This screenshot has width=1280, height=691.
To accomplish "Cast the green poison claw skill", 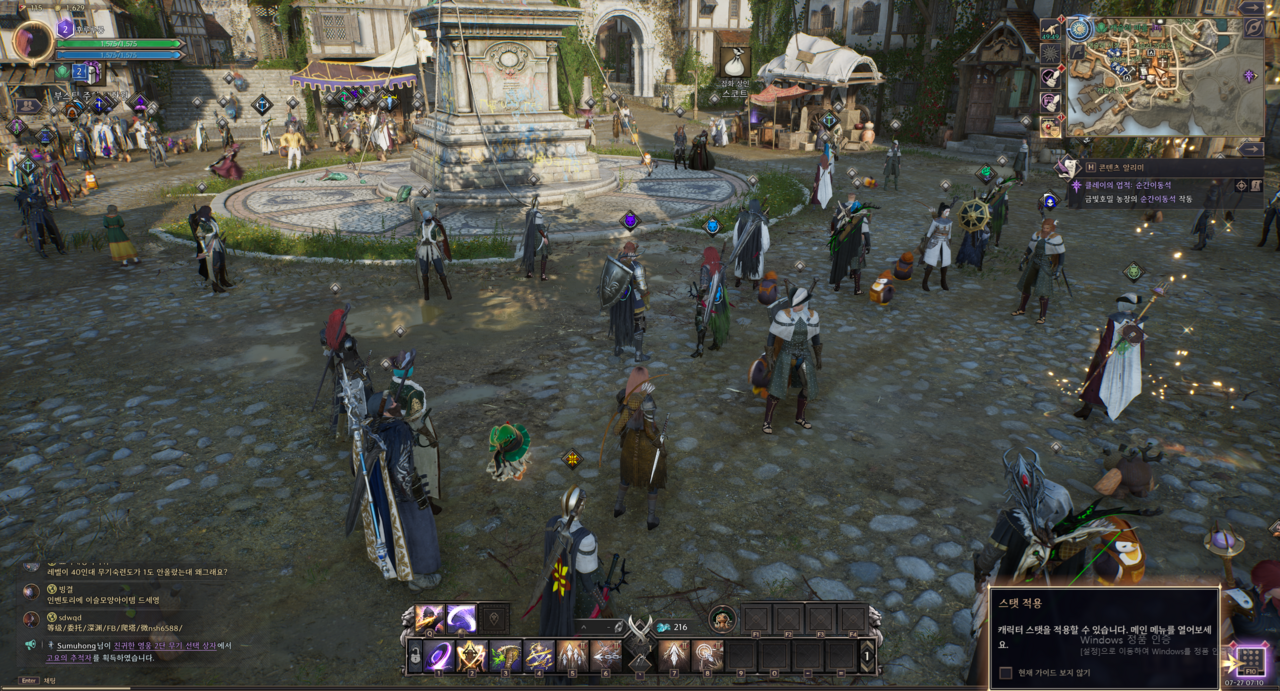I will click(x=505, y=656).
